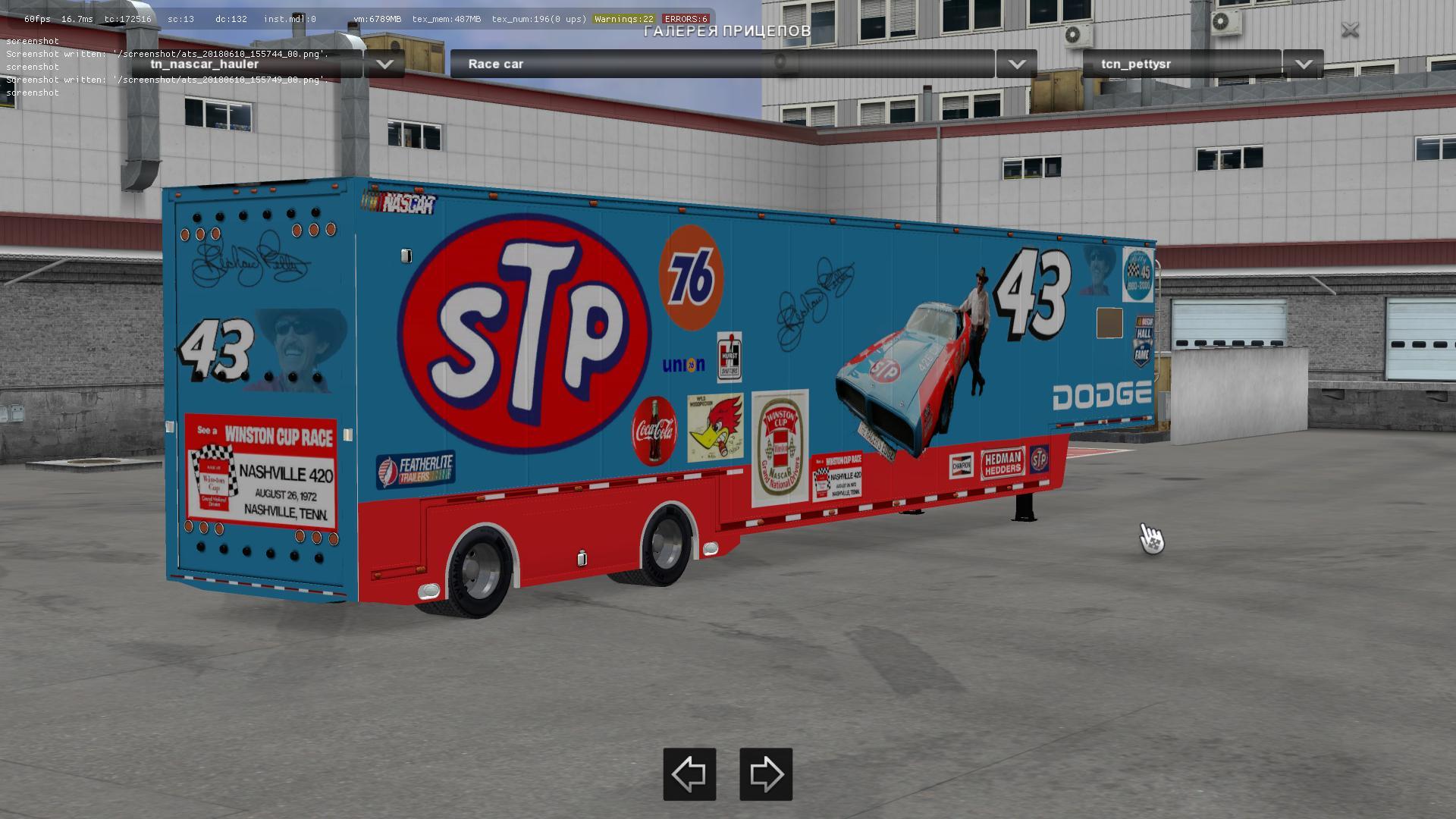Select the tcn_pettysr text field
The image size is (1456, 819).
[x=1181, y=64]
